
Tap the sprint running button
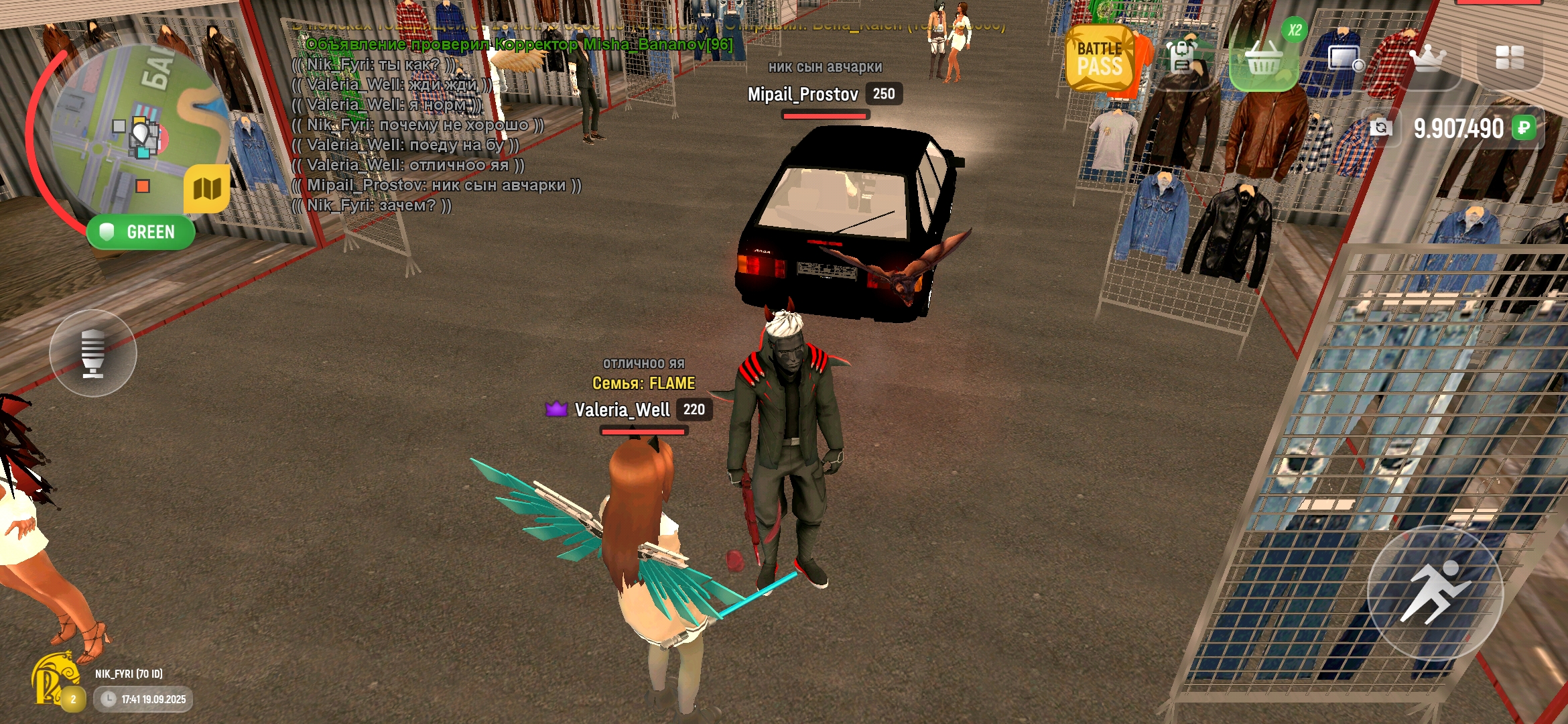point(1435,593)
